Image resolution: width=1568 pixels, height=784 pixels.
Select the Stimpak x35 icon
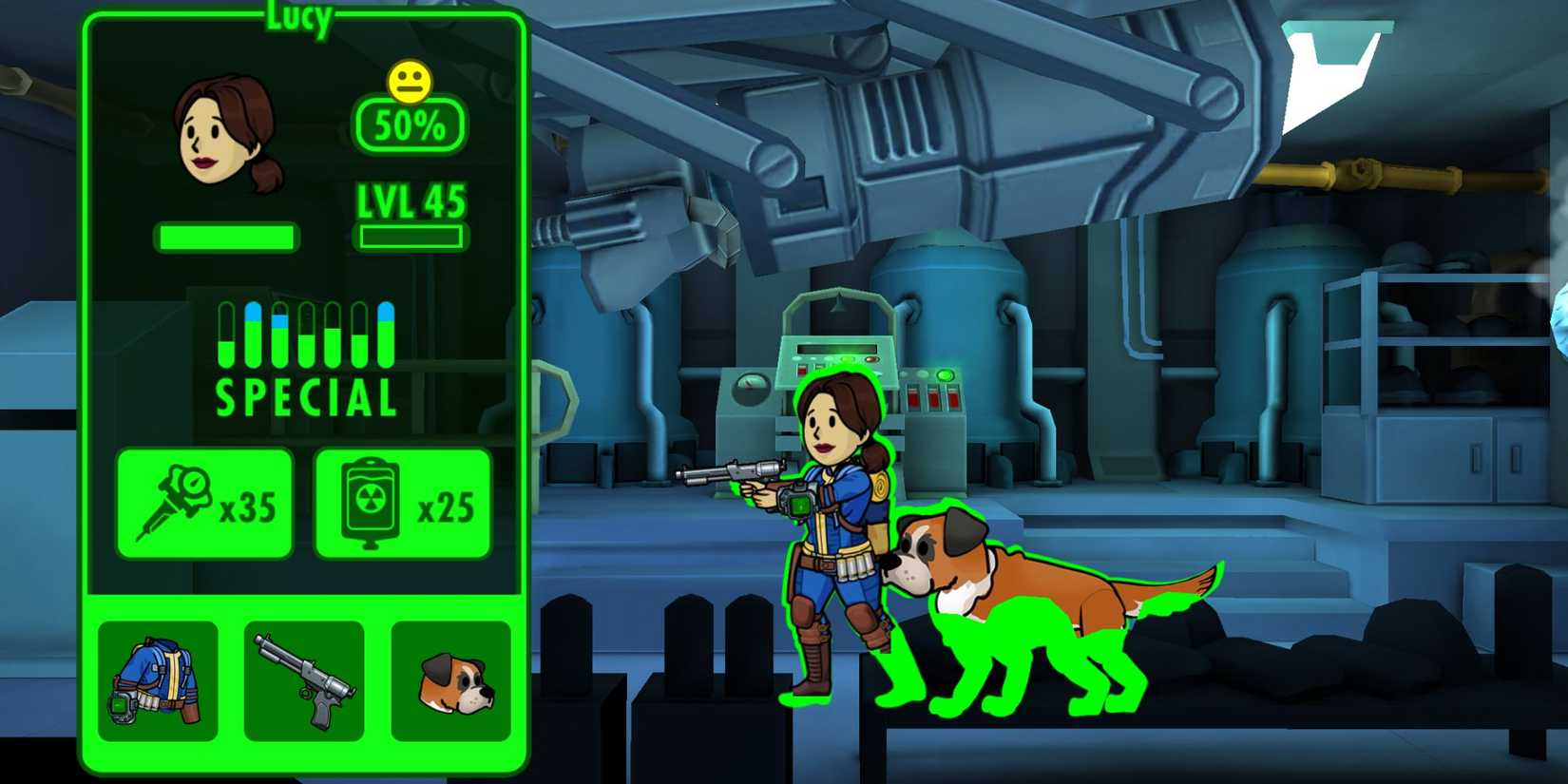(x=203, y=502)
